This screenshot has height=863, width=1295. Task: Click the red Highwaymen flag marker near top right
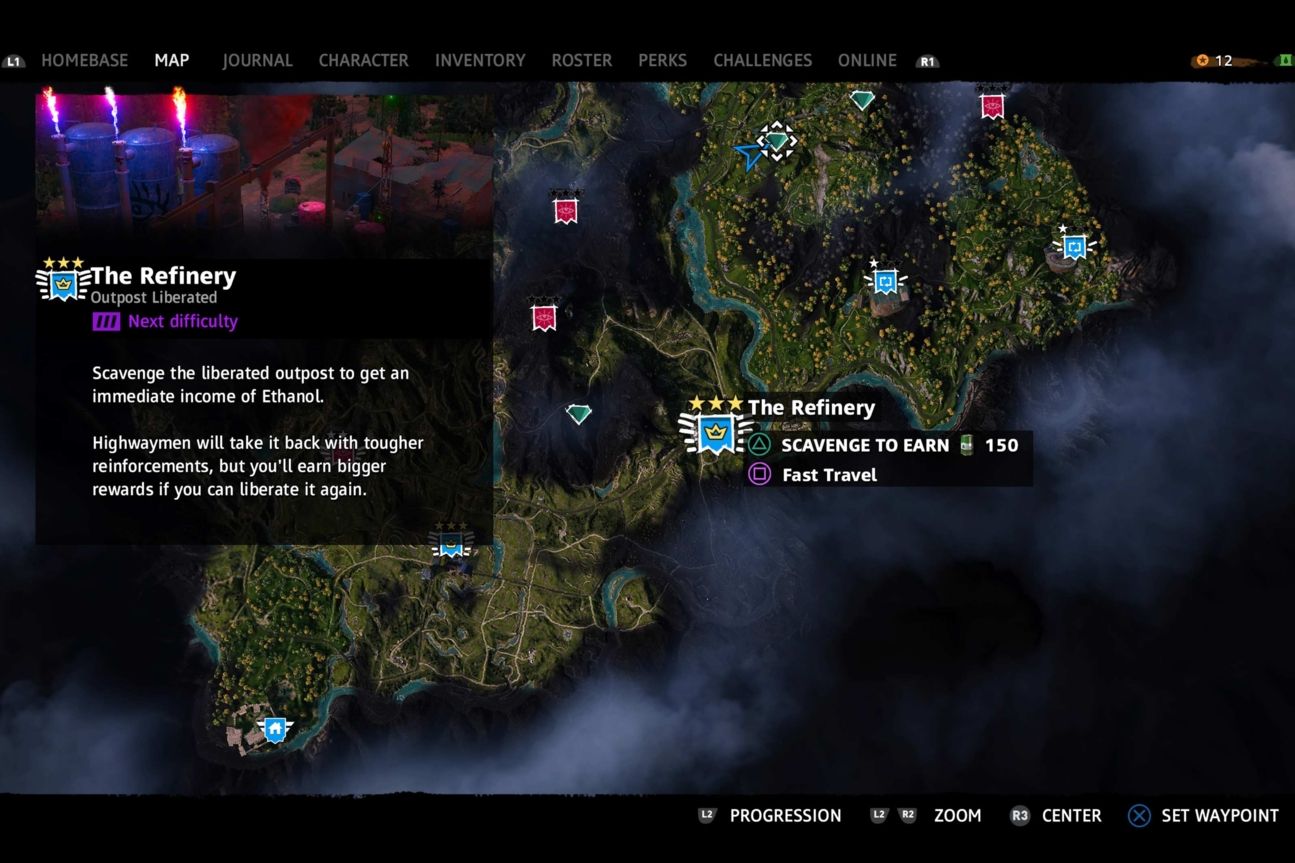tap(991, 106)
